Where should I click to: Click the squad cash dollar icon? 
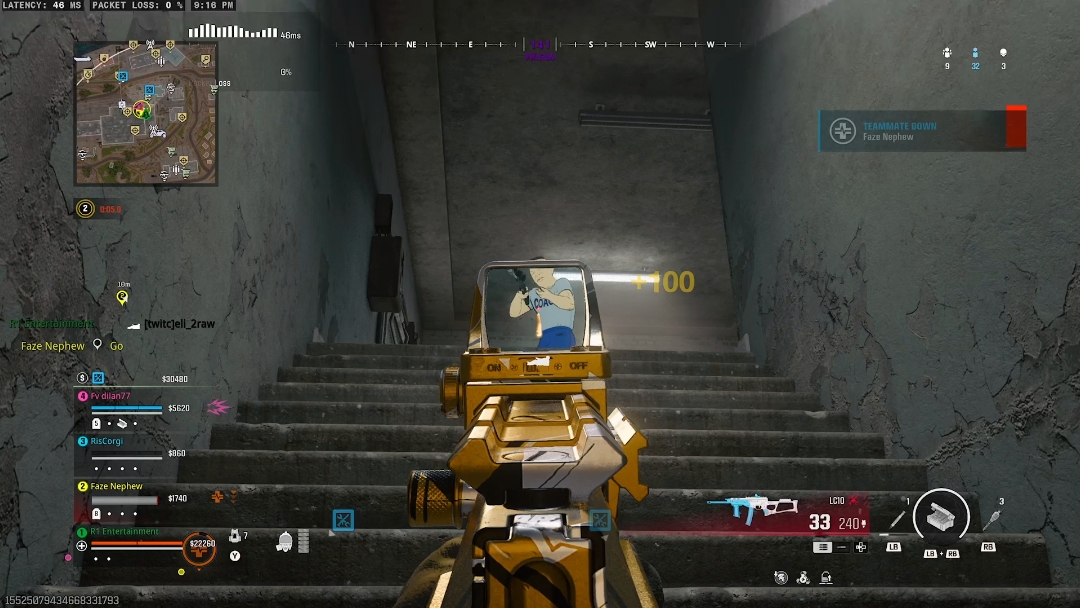pyautogui.click(x=82, y=378)
